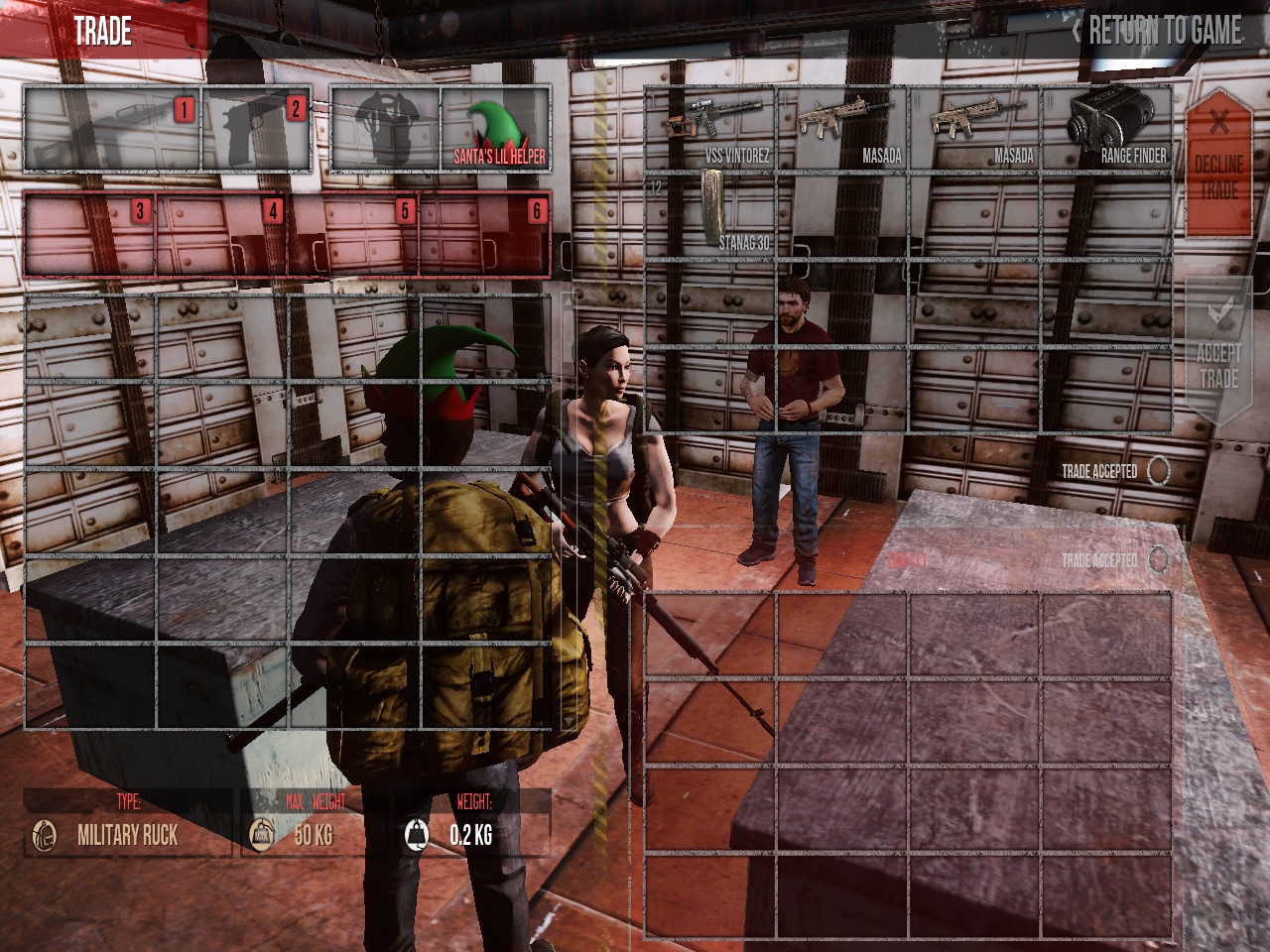Click the primary weapon slot numbered 1

(x=112, y=130)
